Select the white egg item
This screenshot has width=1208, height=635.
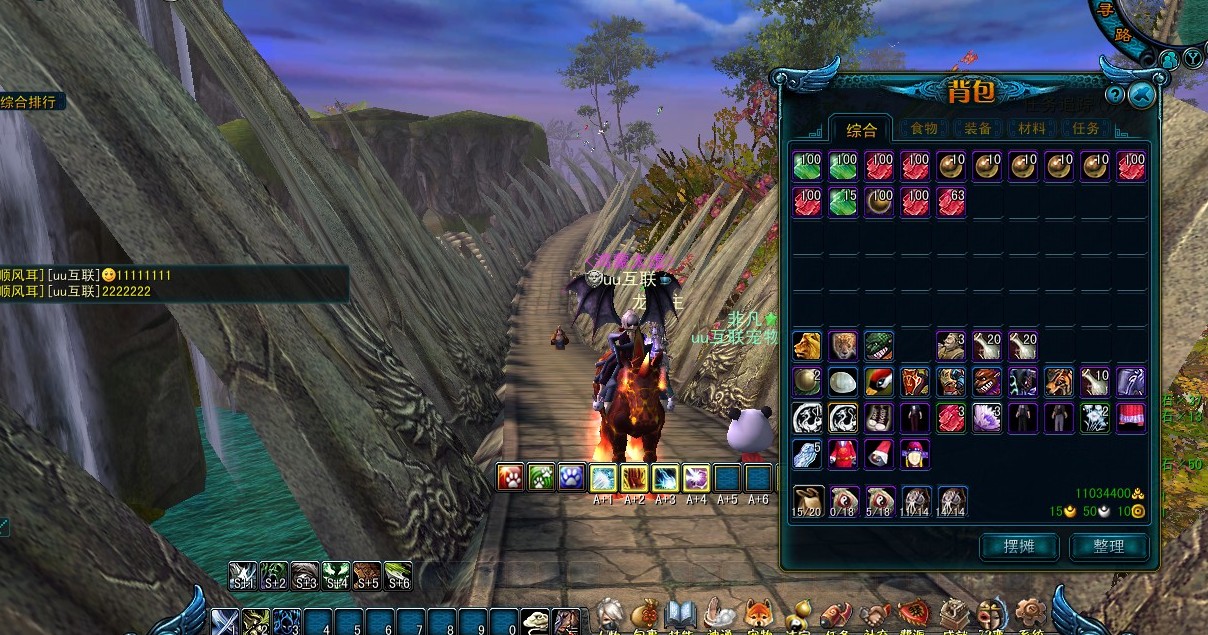pyautogui.click(x=843, y=382)
